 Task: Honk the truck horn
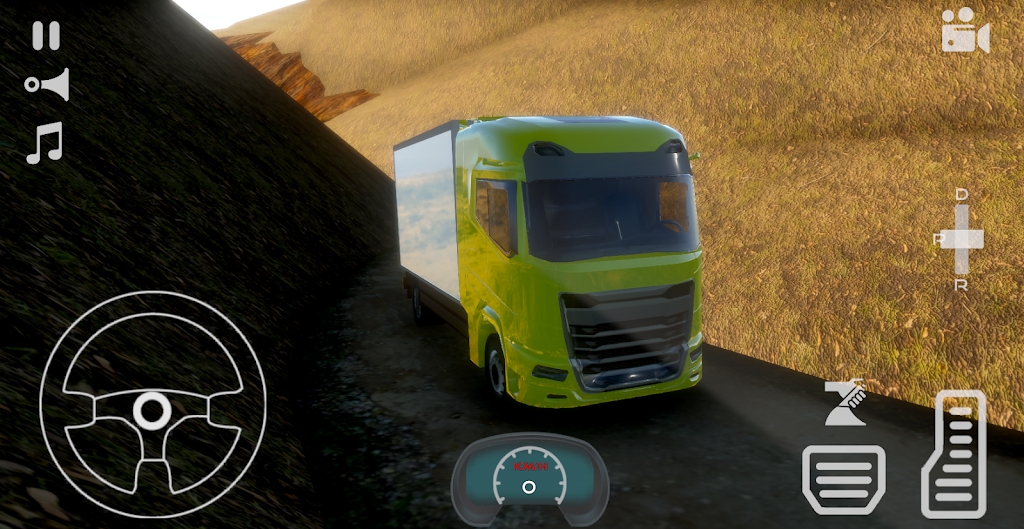pos(48,85)
